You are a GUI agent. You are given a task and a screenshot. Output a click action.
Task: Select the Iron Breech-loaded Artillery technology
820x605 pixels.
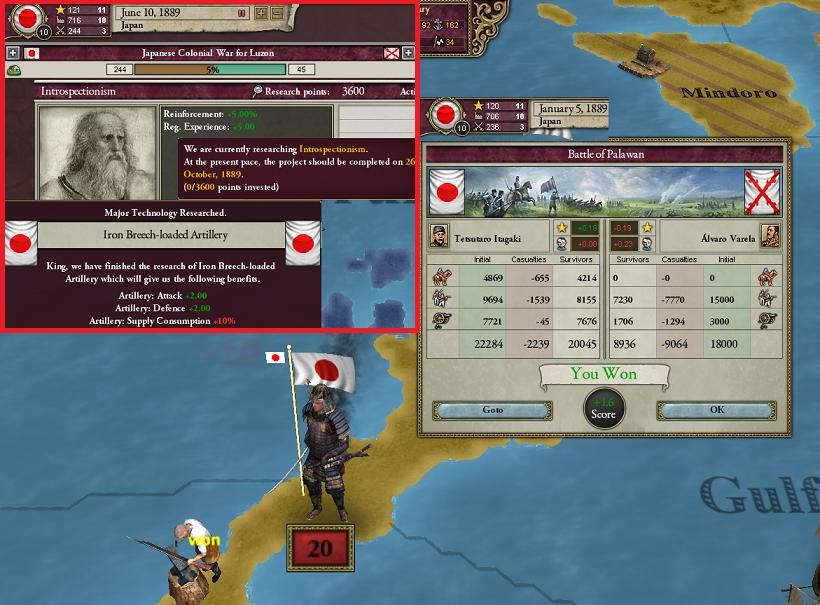point(160,235)
